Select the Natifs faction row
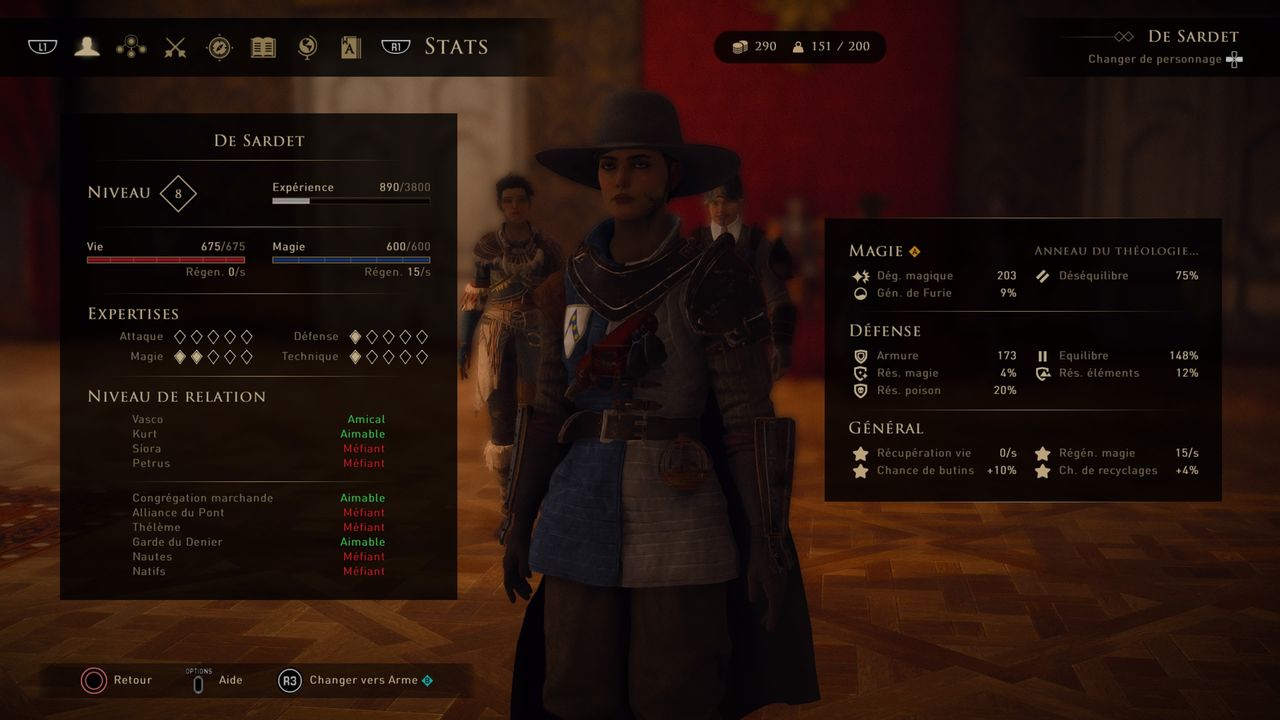This screenshot has height=720, width=1280. click(258, 571)
